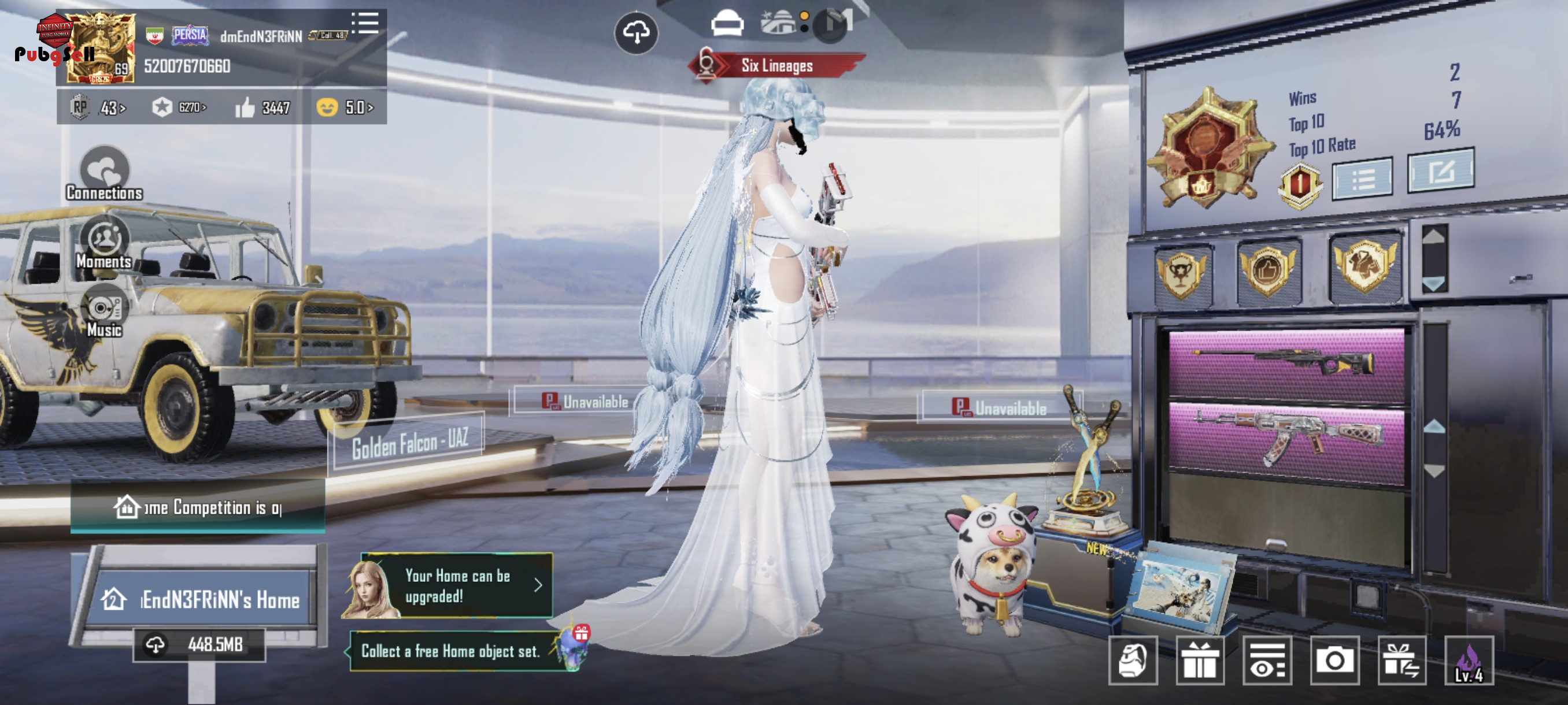Open the camera screenshot tool
This screenshot has width=1568, height=705.
1334,661
